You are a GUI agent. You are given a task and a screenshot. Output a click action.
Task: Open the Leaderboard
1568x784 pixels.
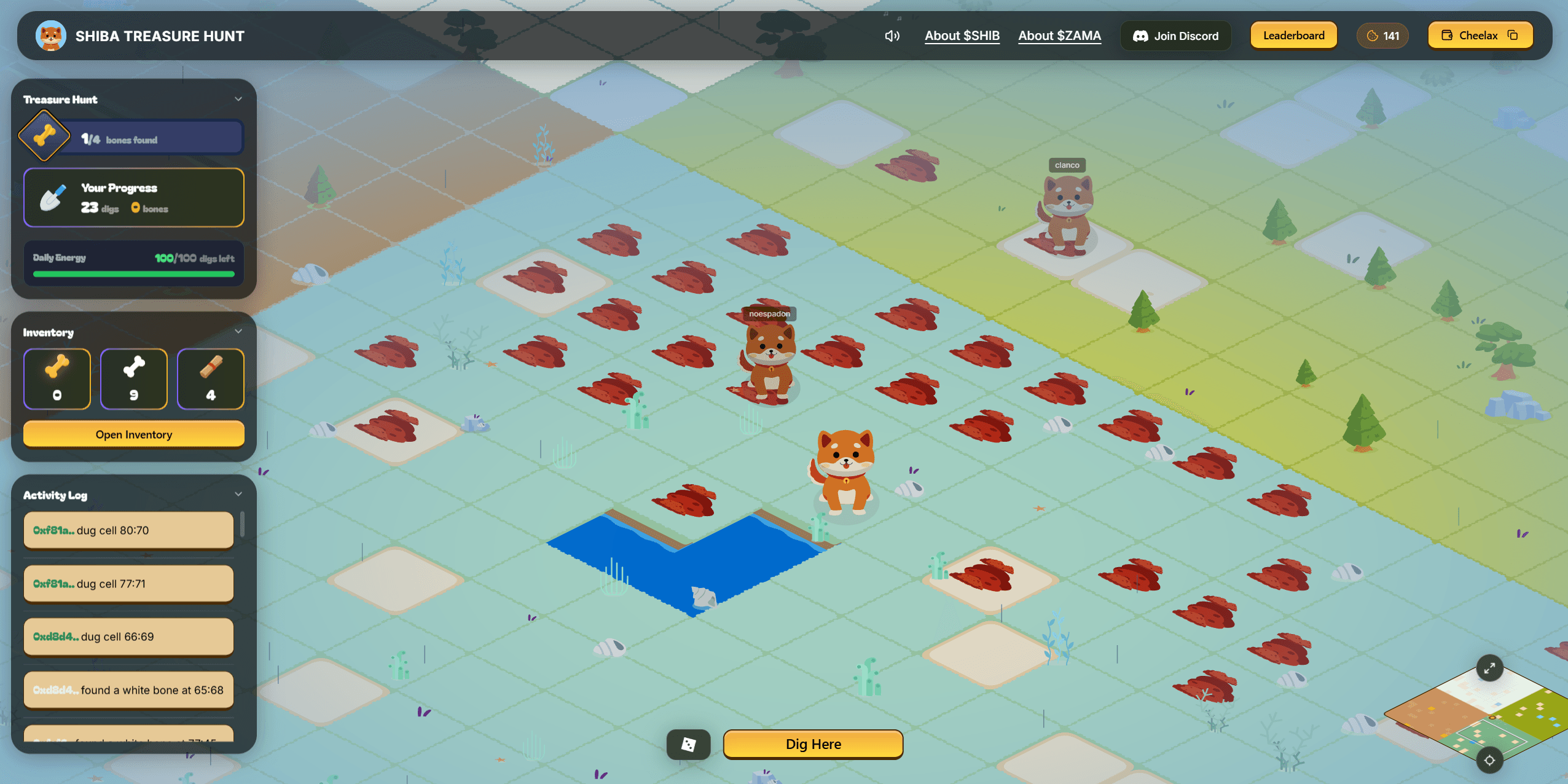[1293, 36]
